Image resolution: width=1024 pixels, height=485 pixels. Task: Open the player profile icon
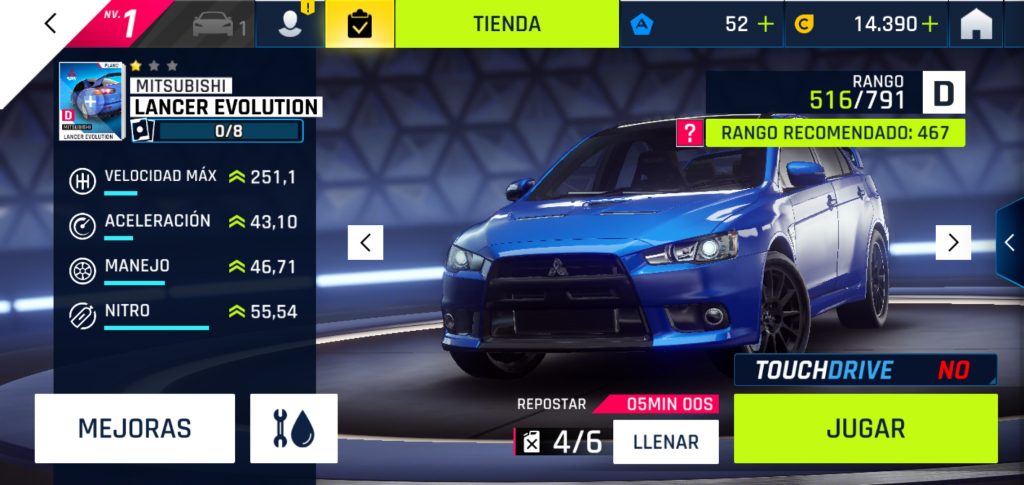click(x=291, y=24)
